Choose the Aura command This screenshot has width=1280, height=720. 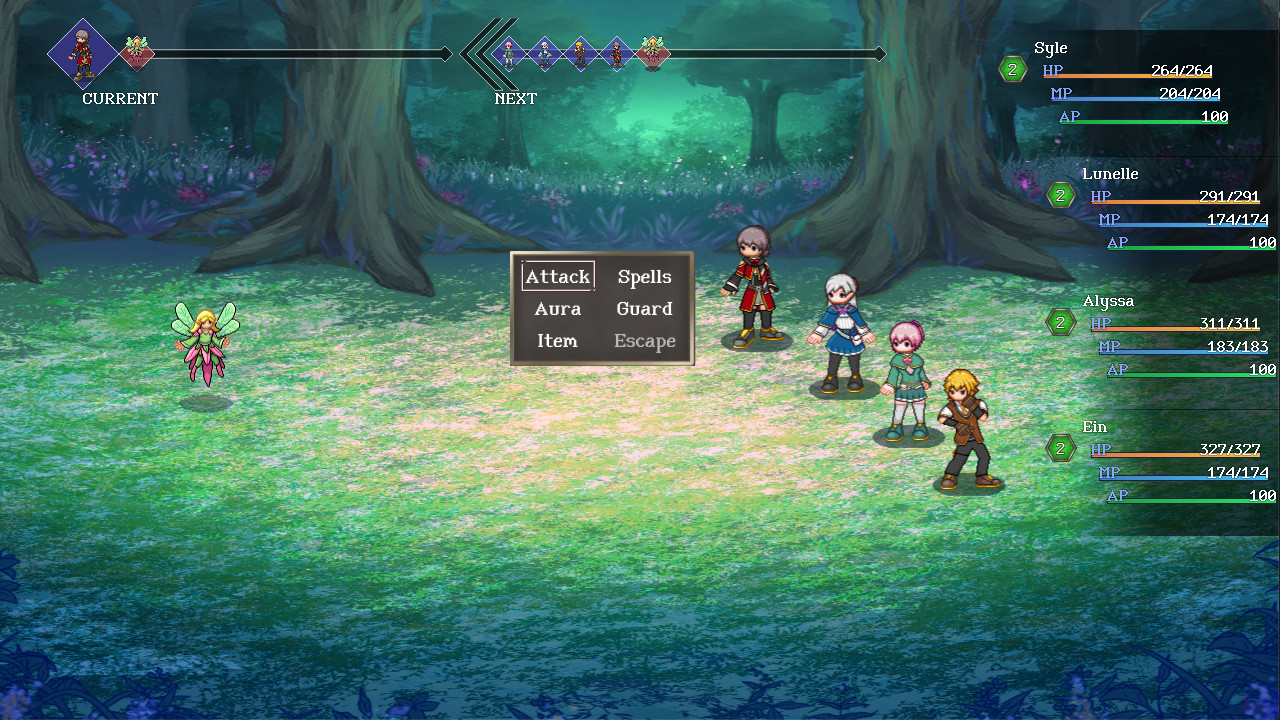click(558, 309)
